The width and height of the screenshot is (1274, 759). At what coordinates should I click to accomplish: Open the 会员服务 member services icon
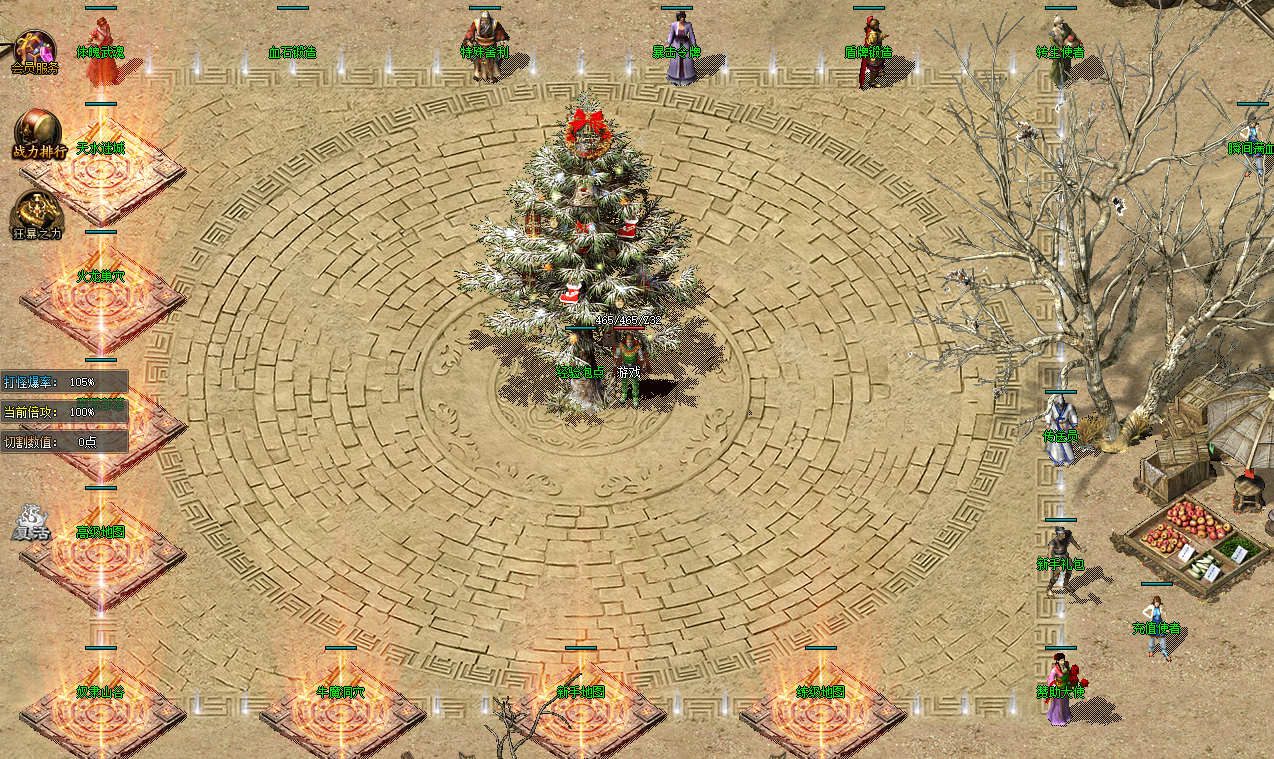[36, 52]
